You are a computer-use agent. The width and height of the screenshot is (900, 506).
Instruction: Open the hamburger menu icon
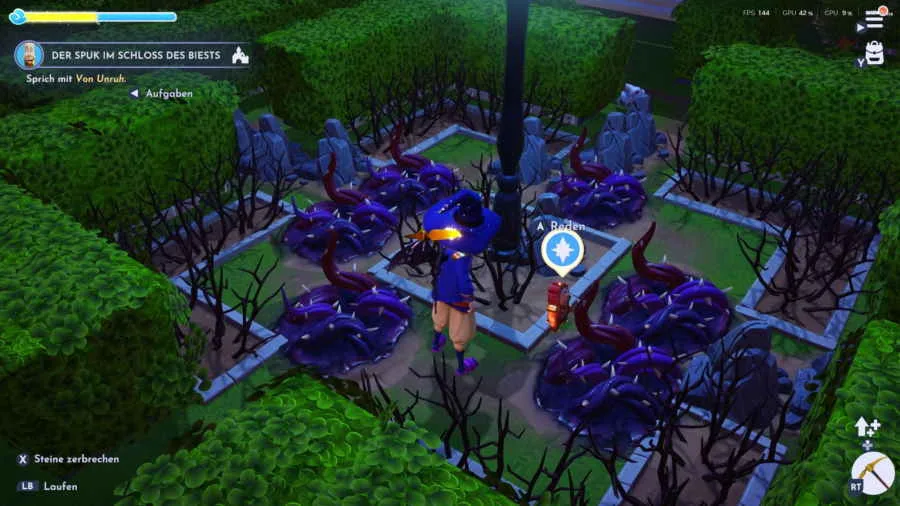pyautogui.click(x=875, y=19)
